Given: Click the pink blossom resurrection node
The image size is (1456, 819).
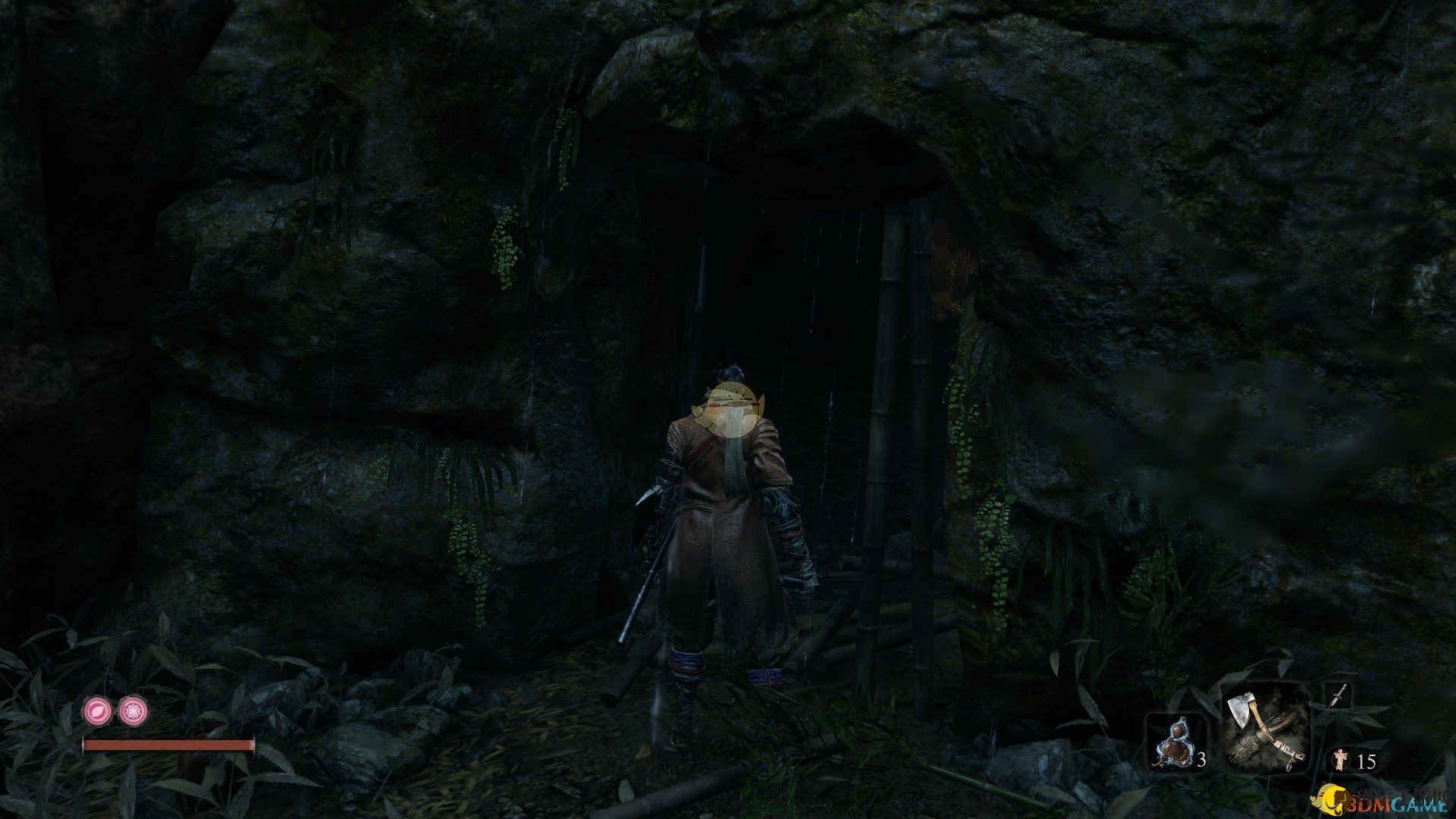Looking at the screenshot, I should [133, 711].
